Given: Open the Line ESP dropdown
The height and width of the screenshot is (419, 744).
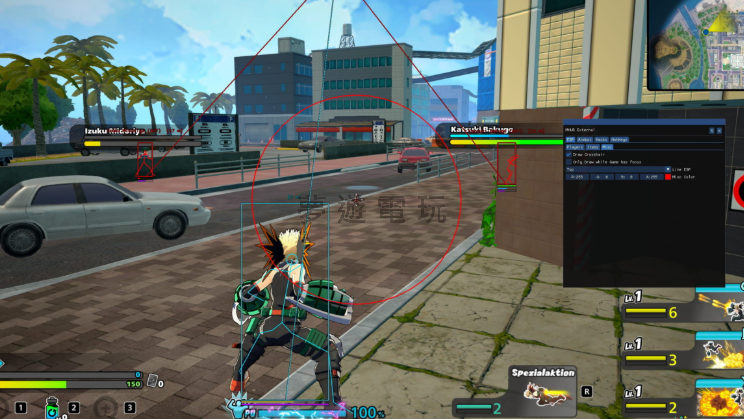Looking at the screenshot, I should (x=668, y=169).
